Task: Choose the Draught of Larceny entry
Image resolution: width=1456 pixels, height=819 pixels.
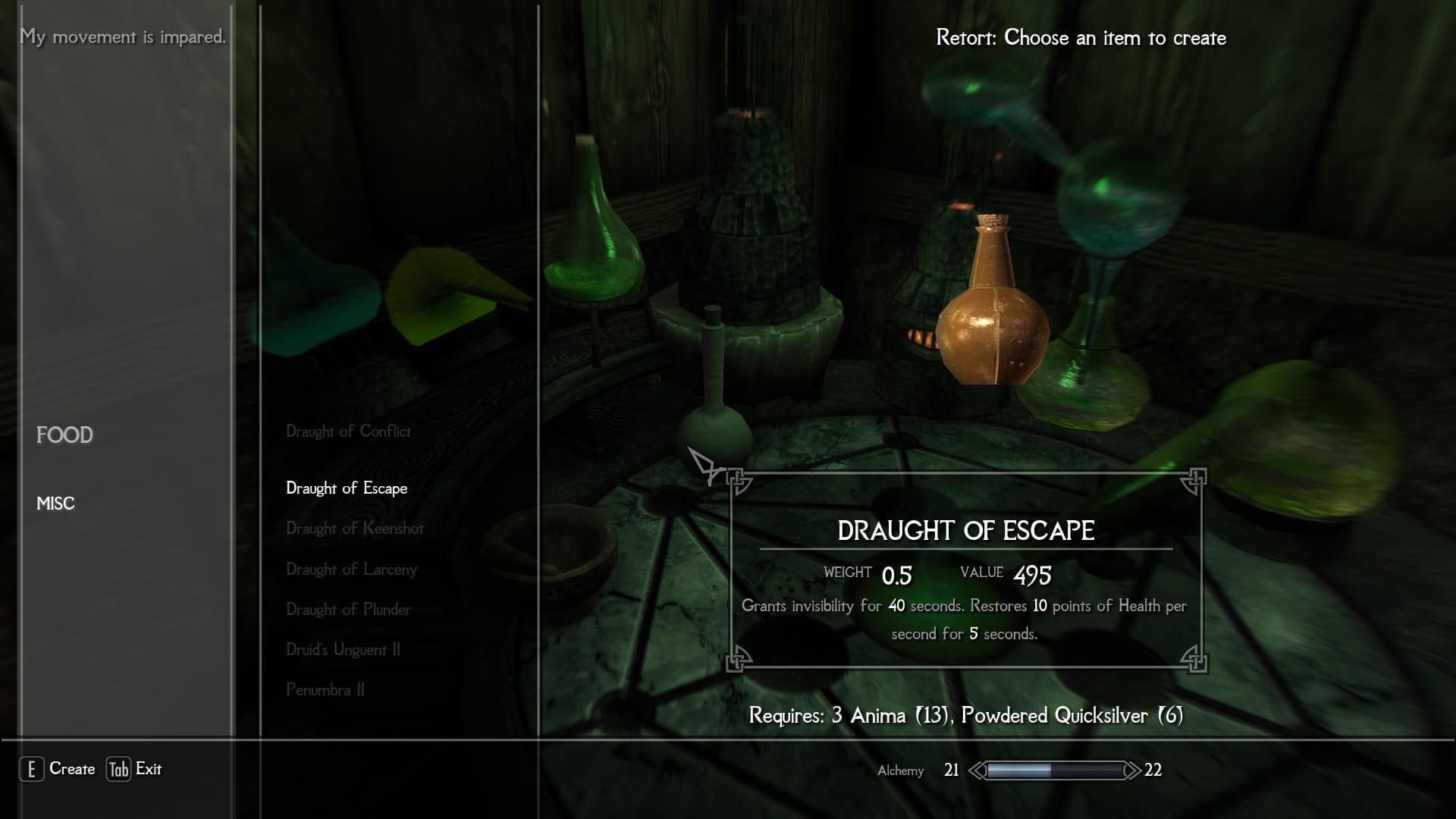Action: 351,570
